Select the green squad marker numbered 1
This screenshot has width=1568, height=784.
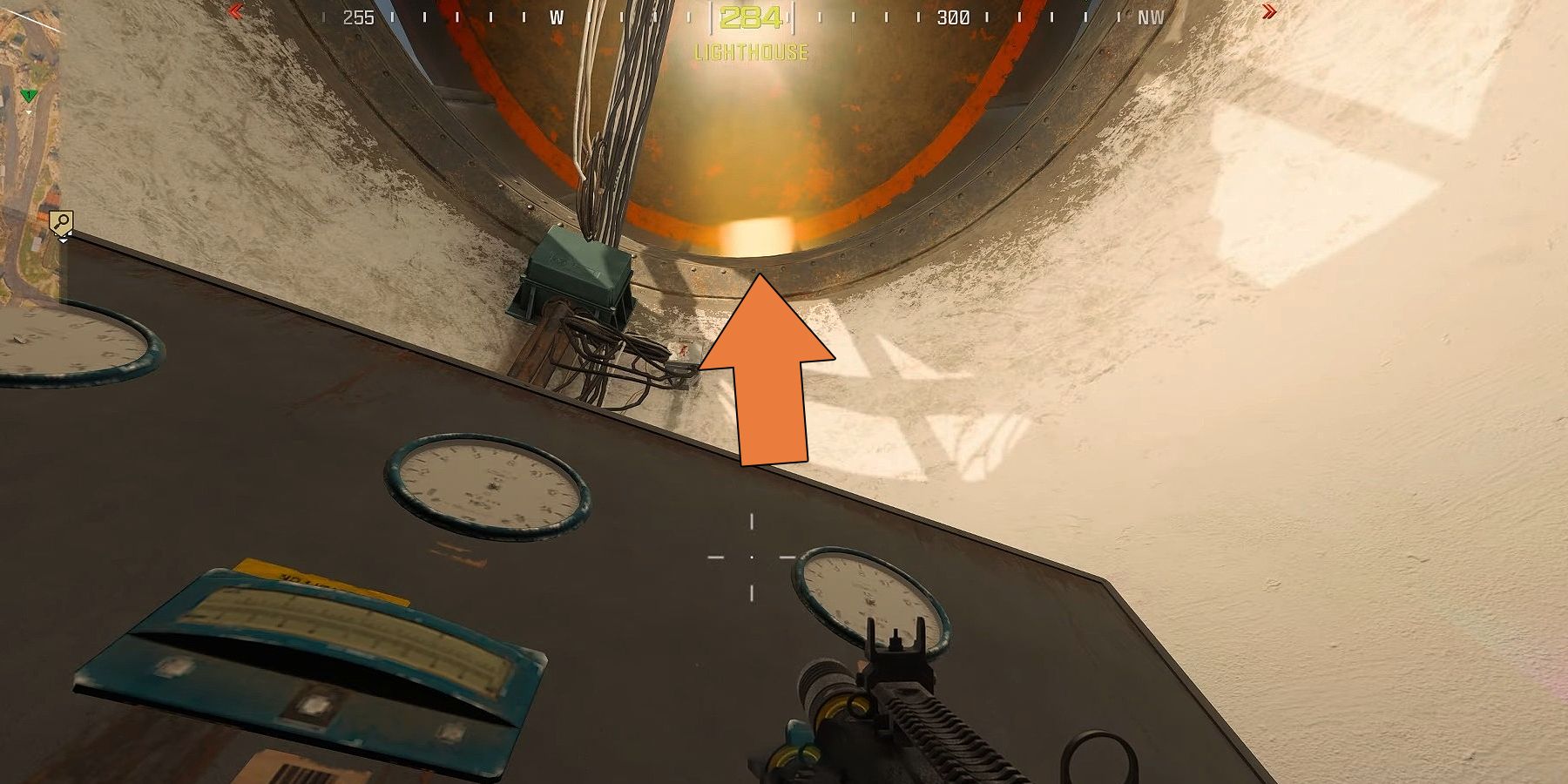pyautogui.click(x=29, y=95)
